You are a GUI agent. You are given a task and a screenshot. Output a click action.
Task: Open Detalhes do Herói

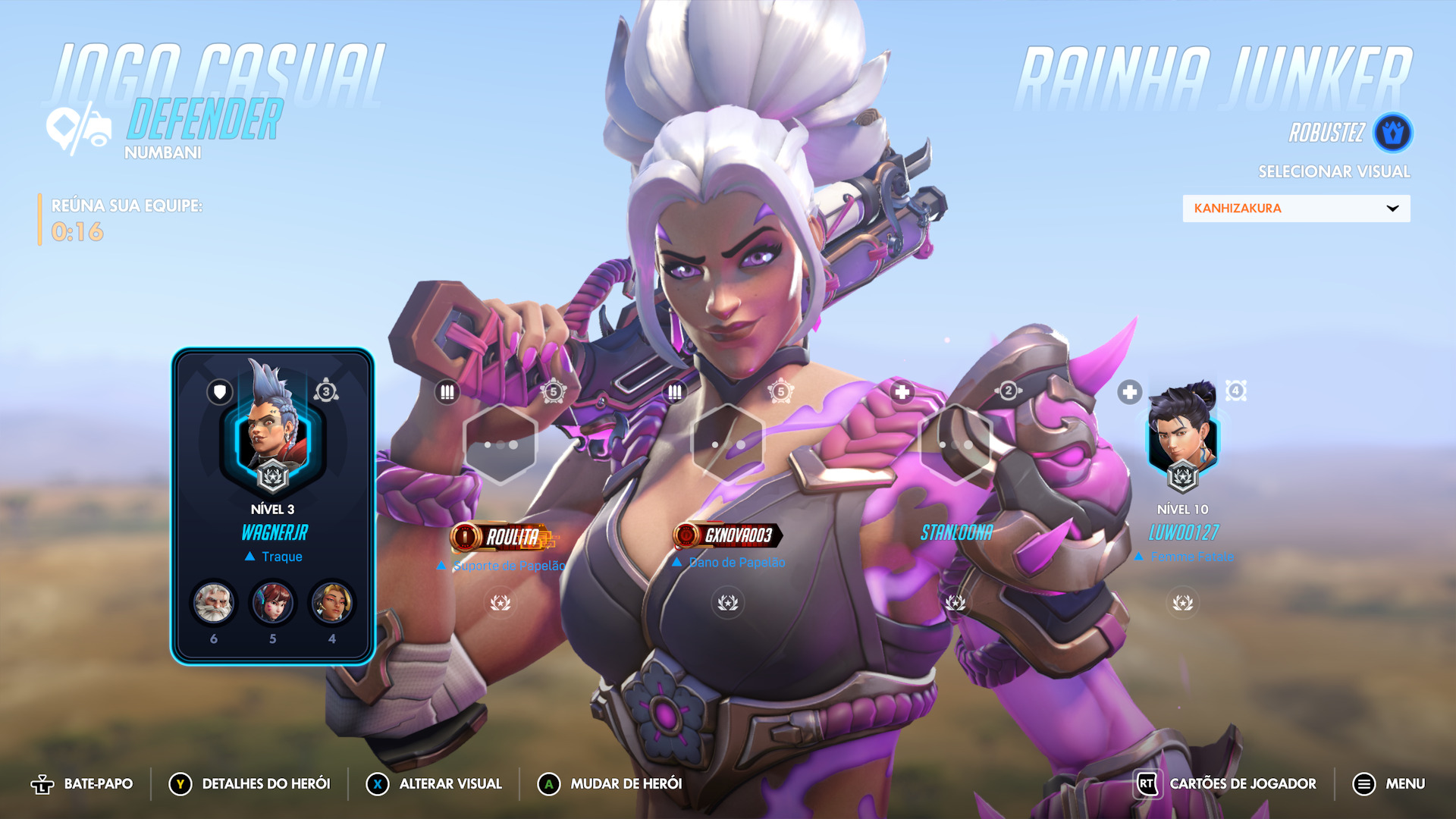tap(250, 784)
